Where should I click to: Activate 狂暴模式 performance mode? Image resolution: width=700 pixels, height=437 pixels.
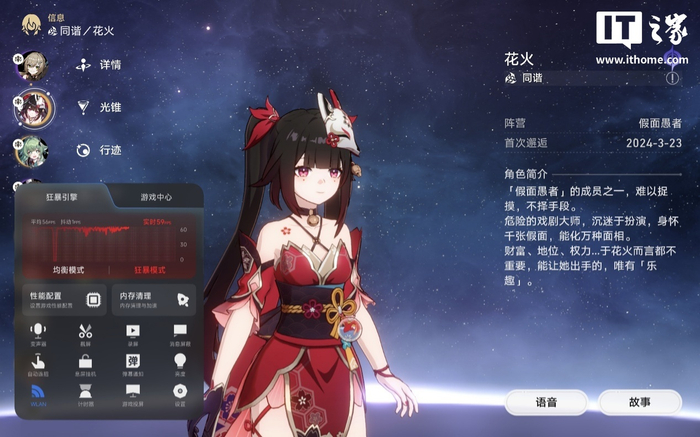click(150, 270)
